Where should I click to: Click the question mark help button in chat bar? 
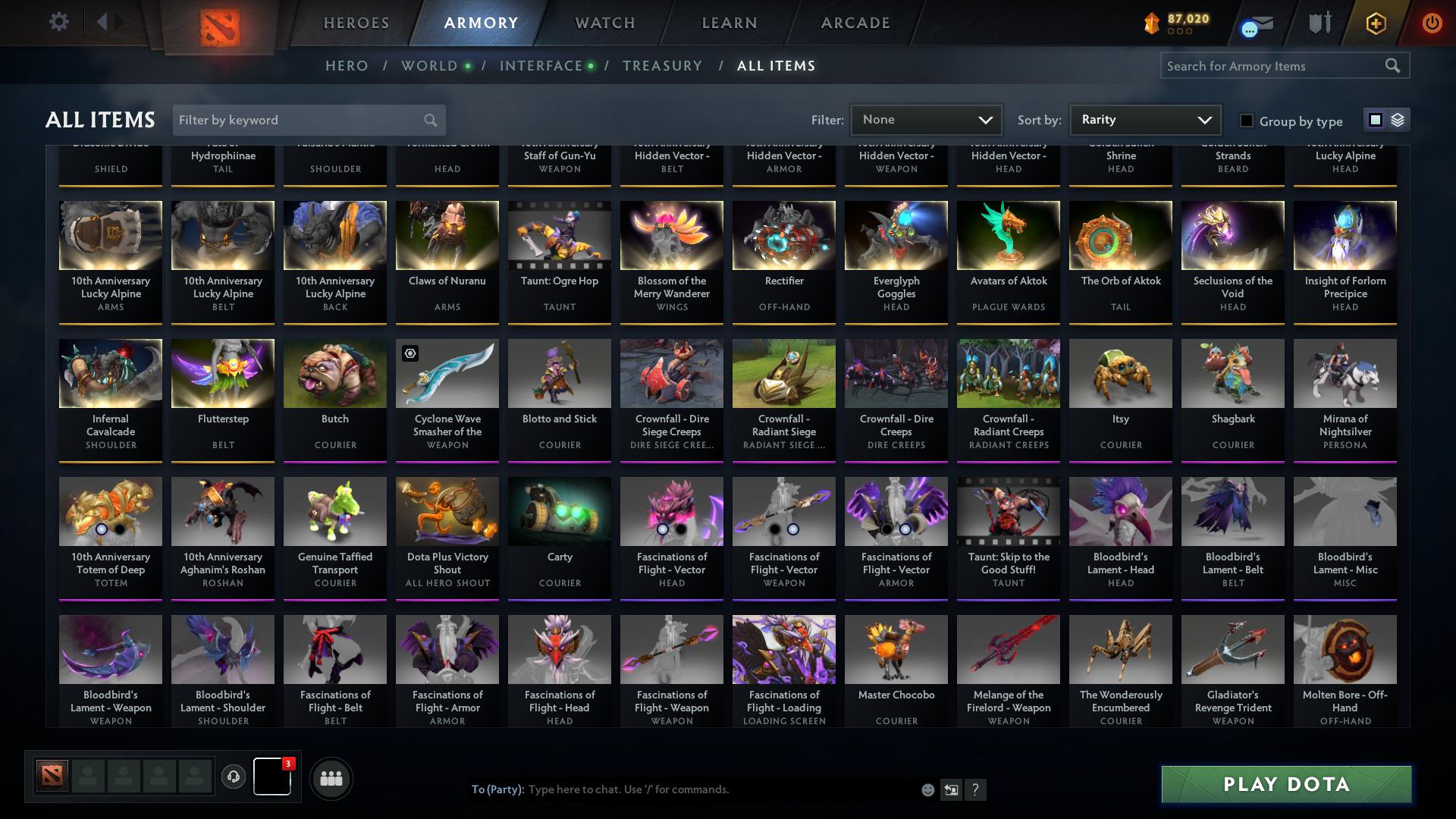977,789
